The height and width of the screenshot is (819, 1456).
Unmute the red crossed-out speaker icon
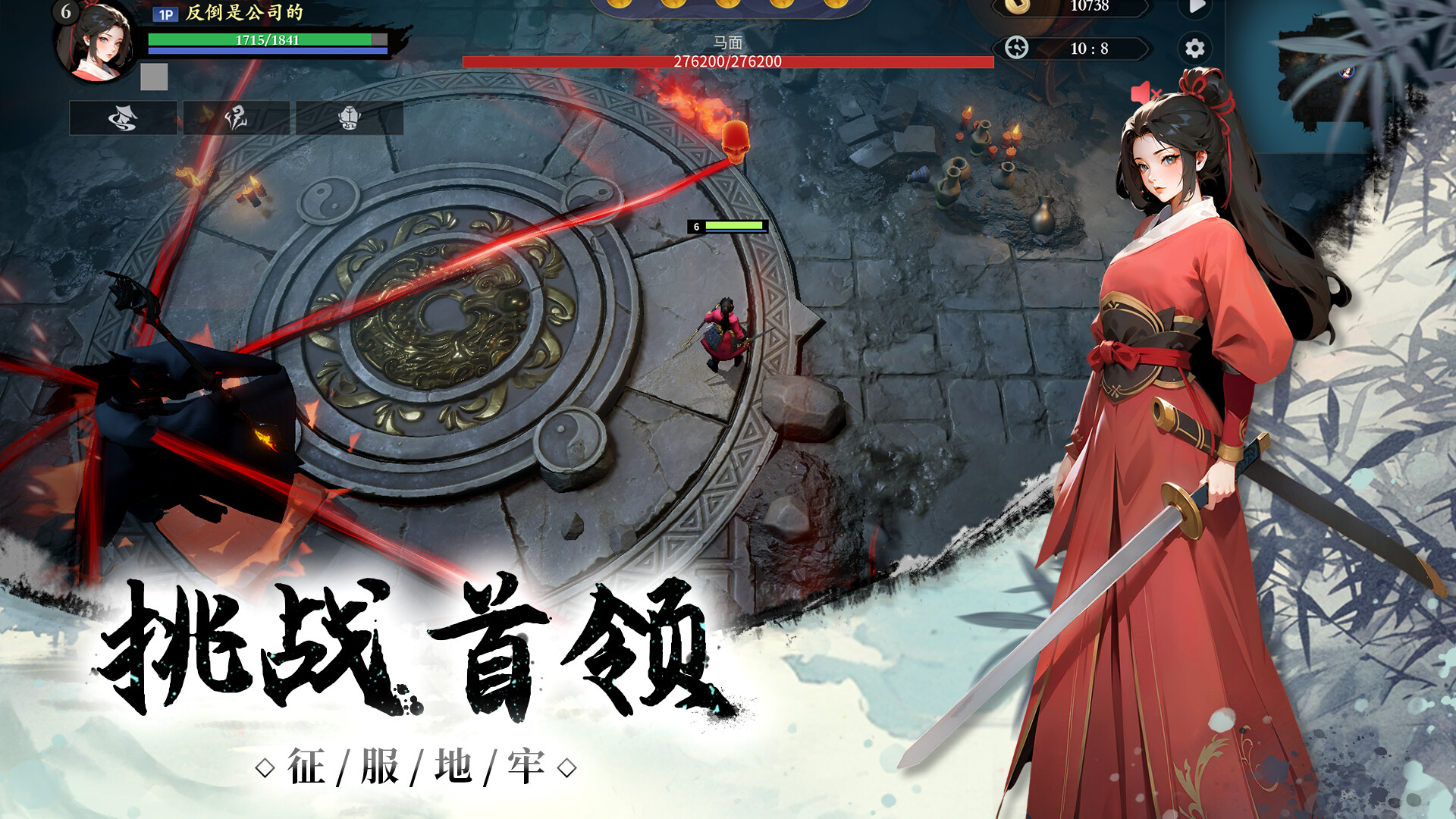tap(1147, 91)
